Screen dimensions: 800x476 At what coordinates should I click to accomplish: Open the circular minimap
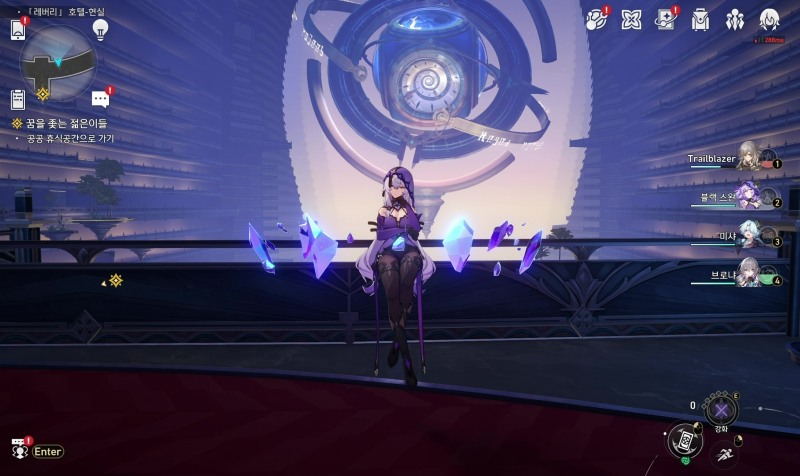coord(58,60)
